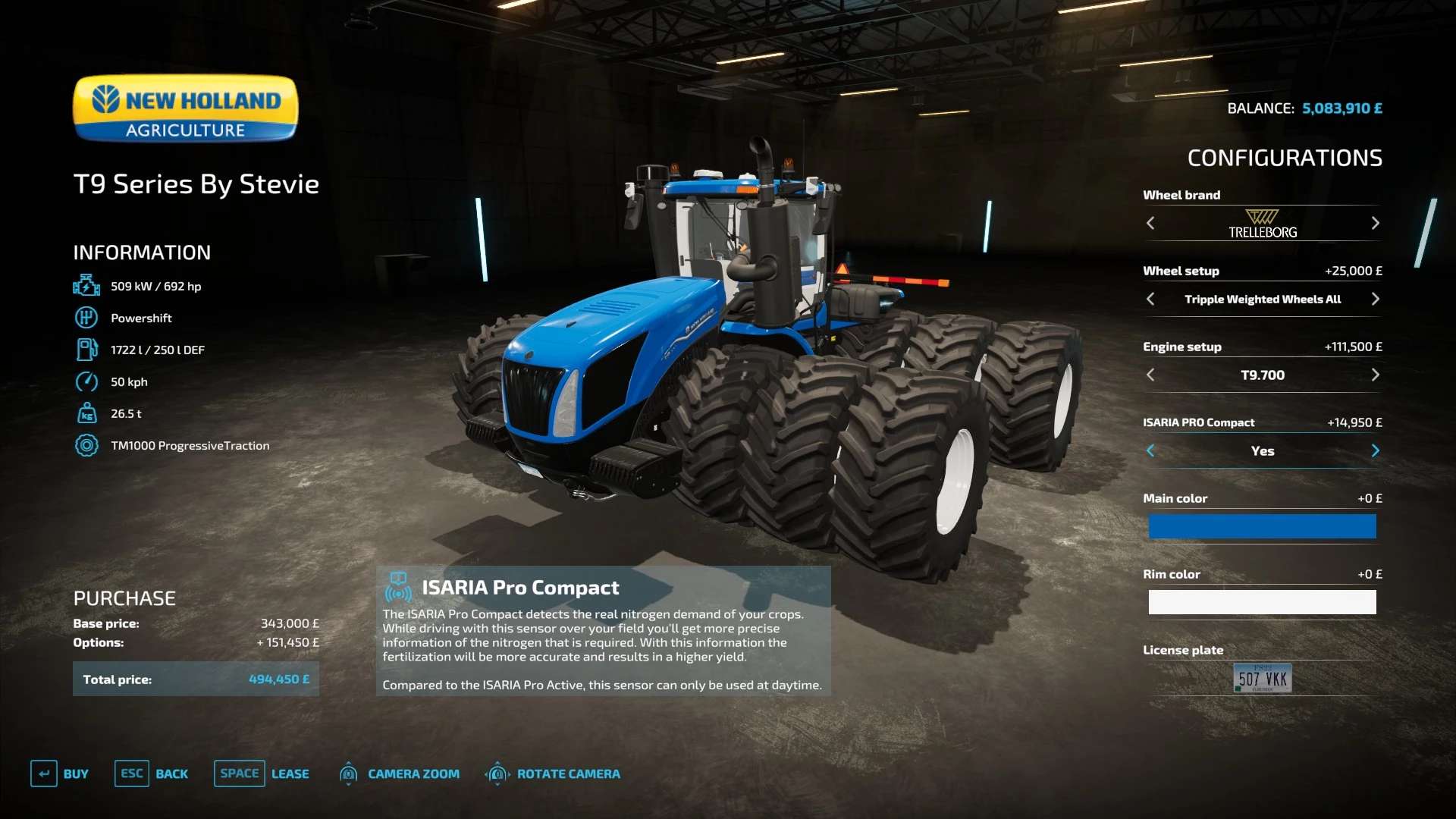The image size is (1456, 819).
Task: Toggle ISARIA PRO Compact with right arrow
Action: click(x=1375, y=450)
